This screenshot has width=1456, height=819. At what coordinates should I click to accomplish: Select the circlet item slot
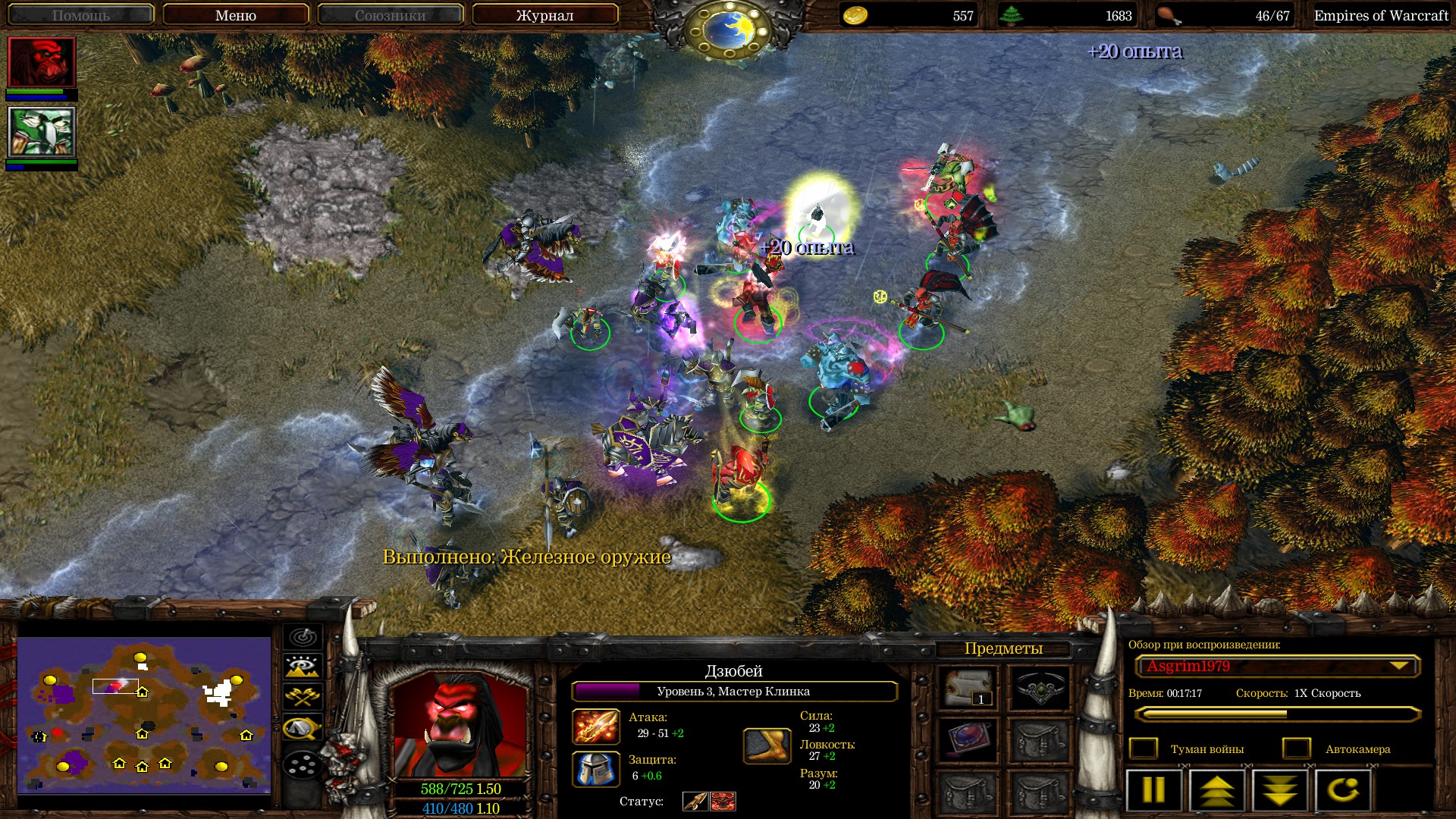click(x=1039, y=688)
